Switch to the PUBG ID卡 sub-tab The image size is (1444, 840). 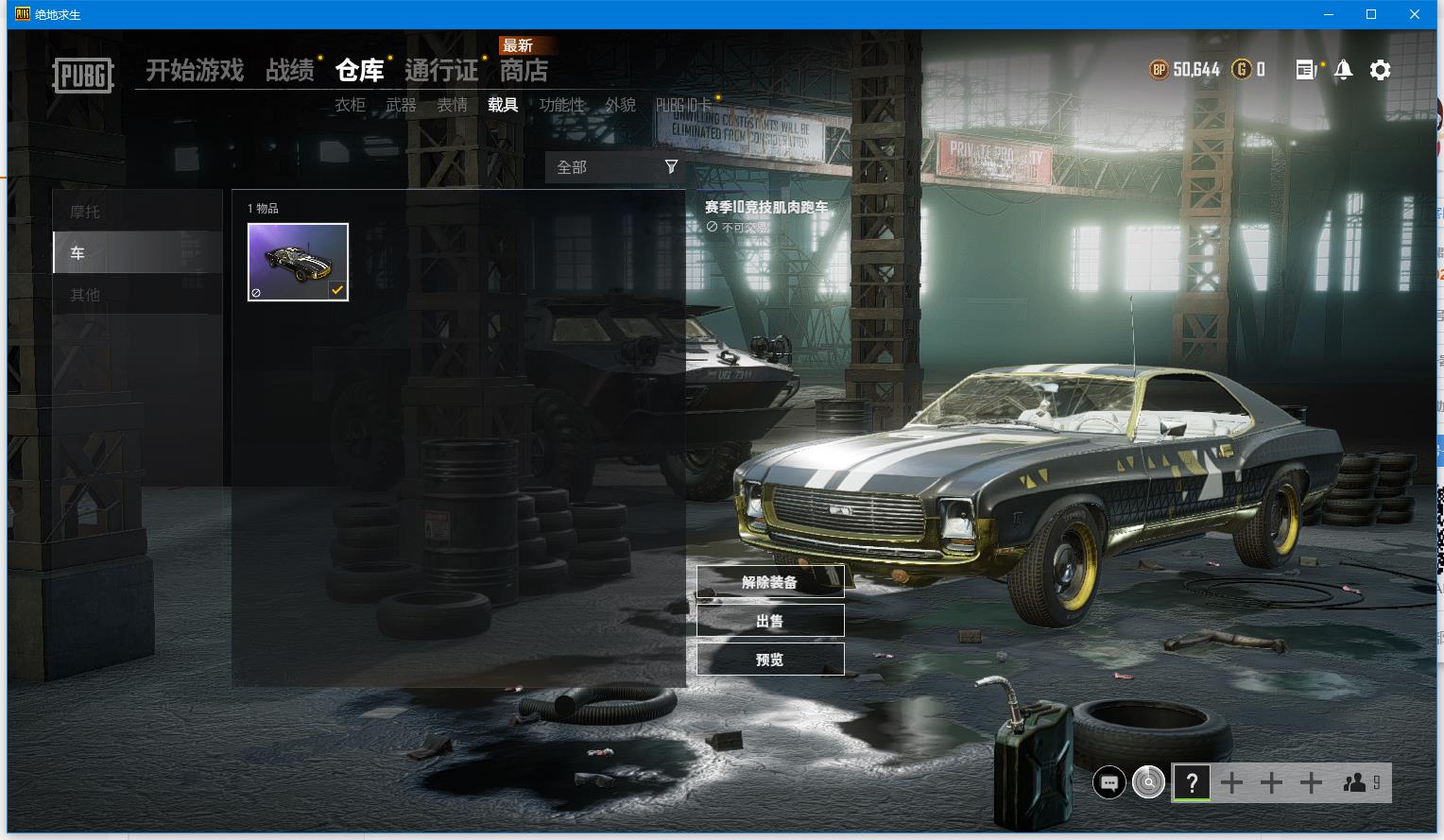[x=683, y=105]
